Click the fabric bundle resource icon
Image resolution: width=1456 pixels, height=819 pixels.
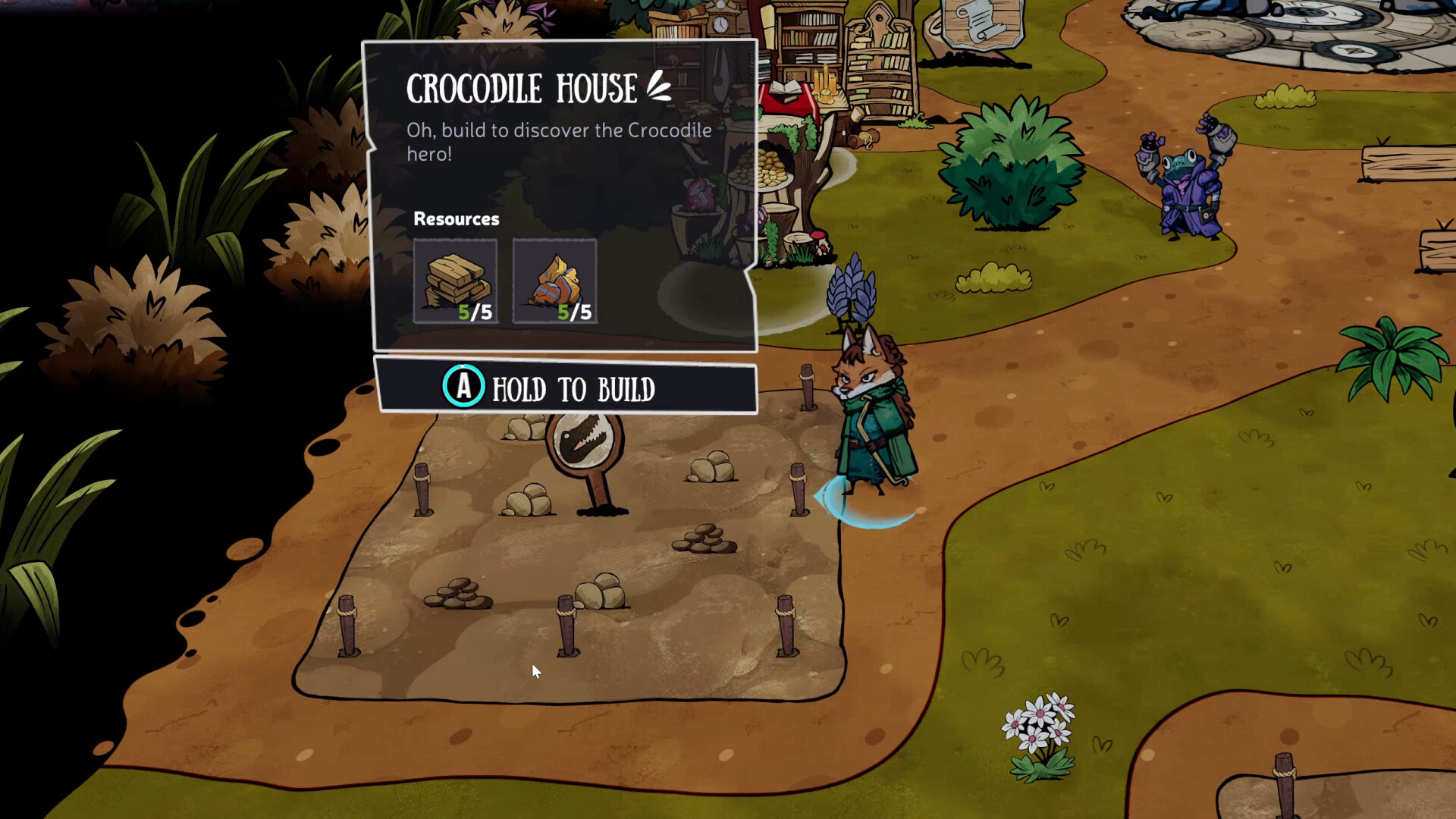[x=554, y=281]
